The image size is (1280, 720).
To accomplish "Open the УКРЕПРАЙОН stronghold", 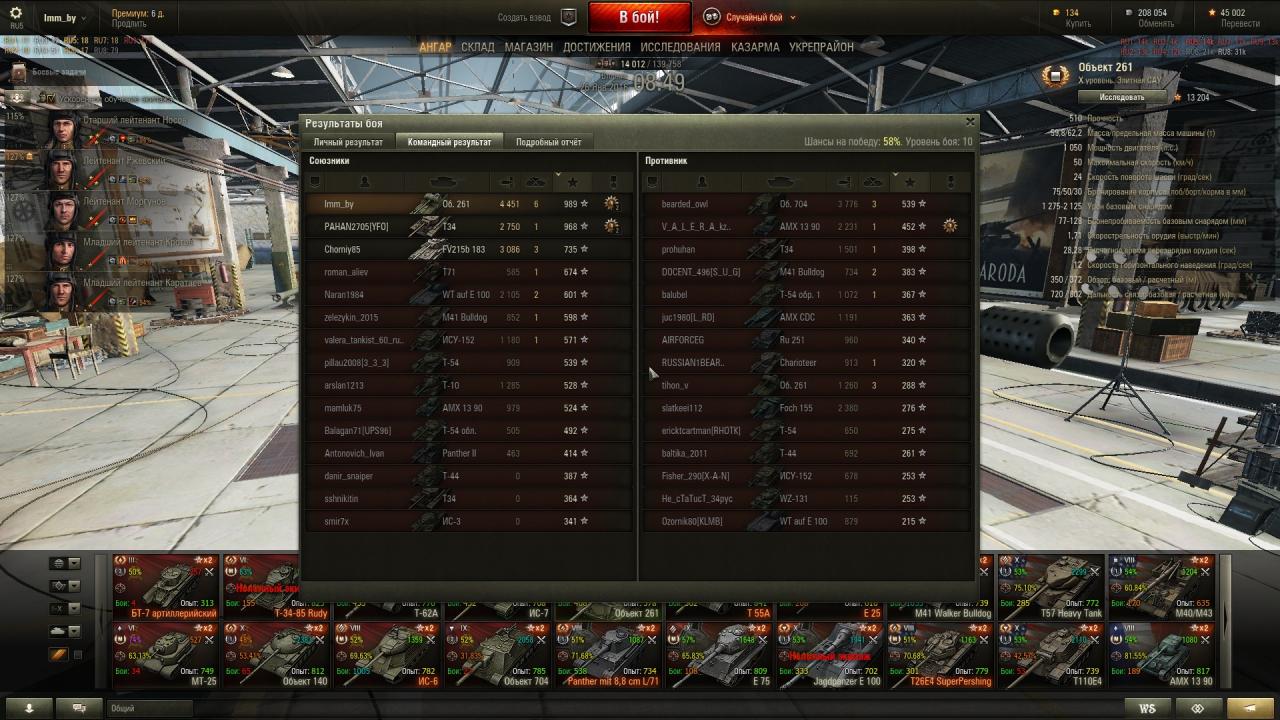I will click(821, 47).
